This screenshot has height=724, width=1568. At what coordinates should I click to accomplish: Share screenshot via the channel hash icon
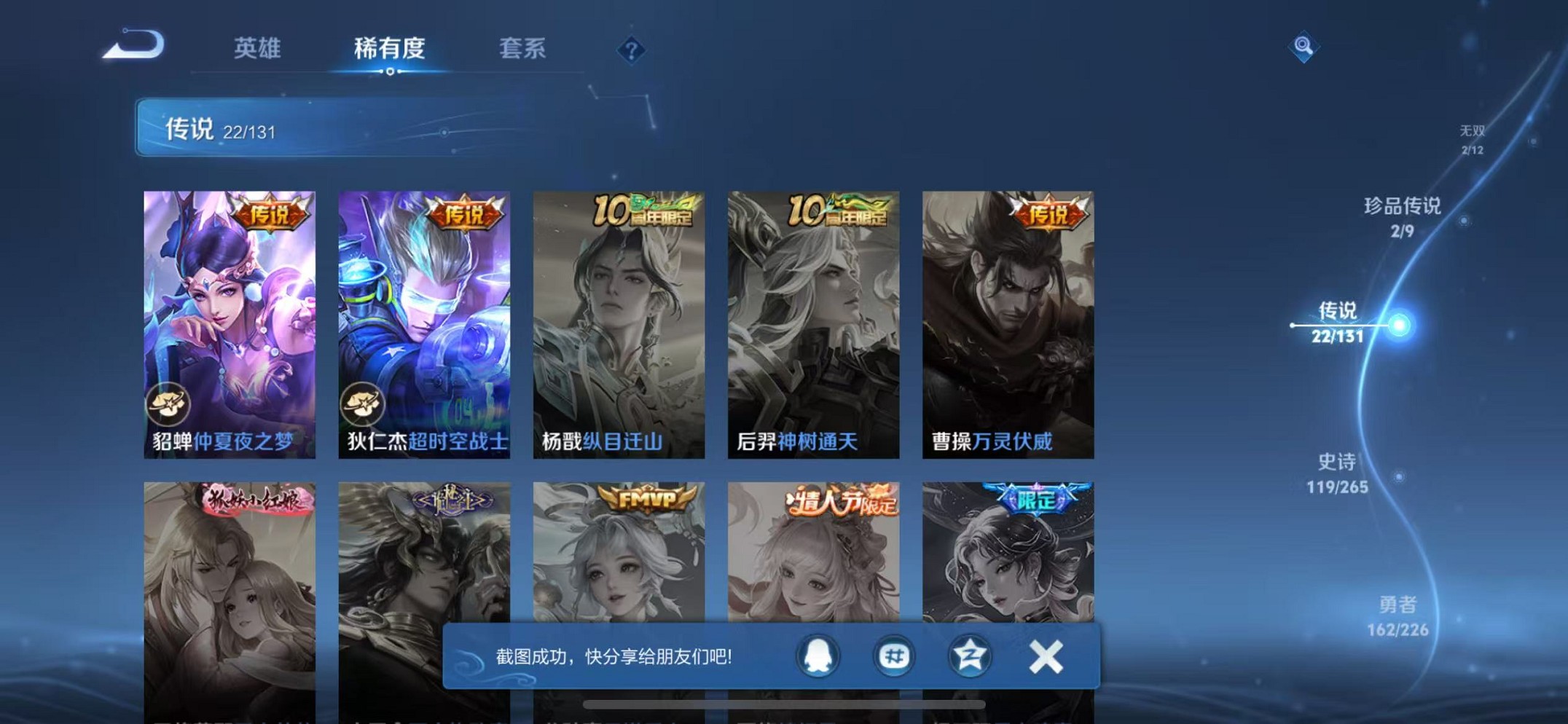893,656
